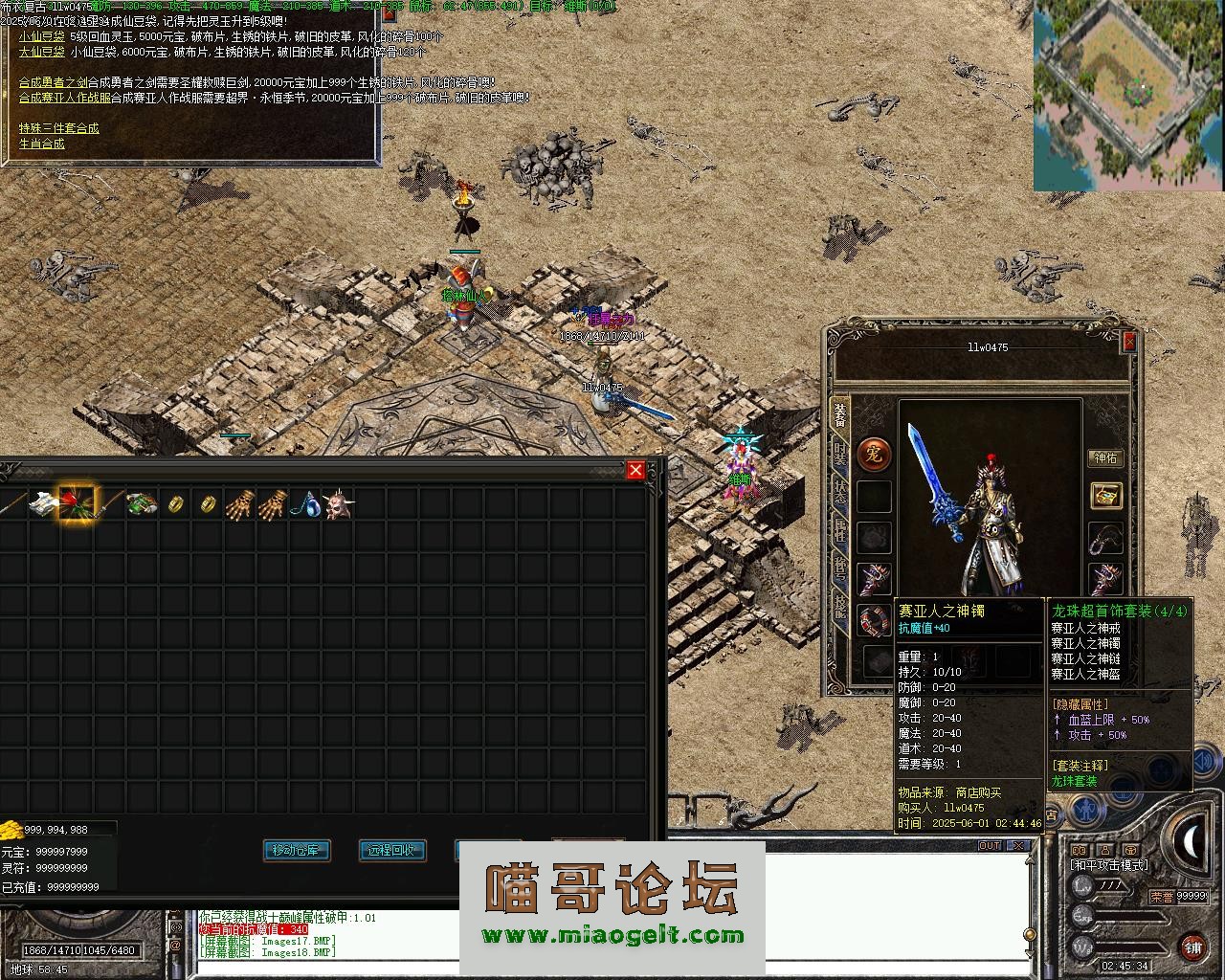Open the 神佑 blessing button
Viewport: 1225px width, 980px height.
1106,457
